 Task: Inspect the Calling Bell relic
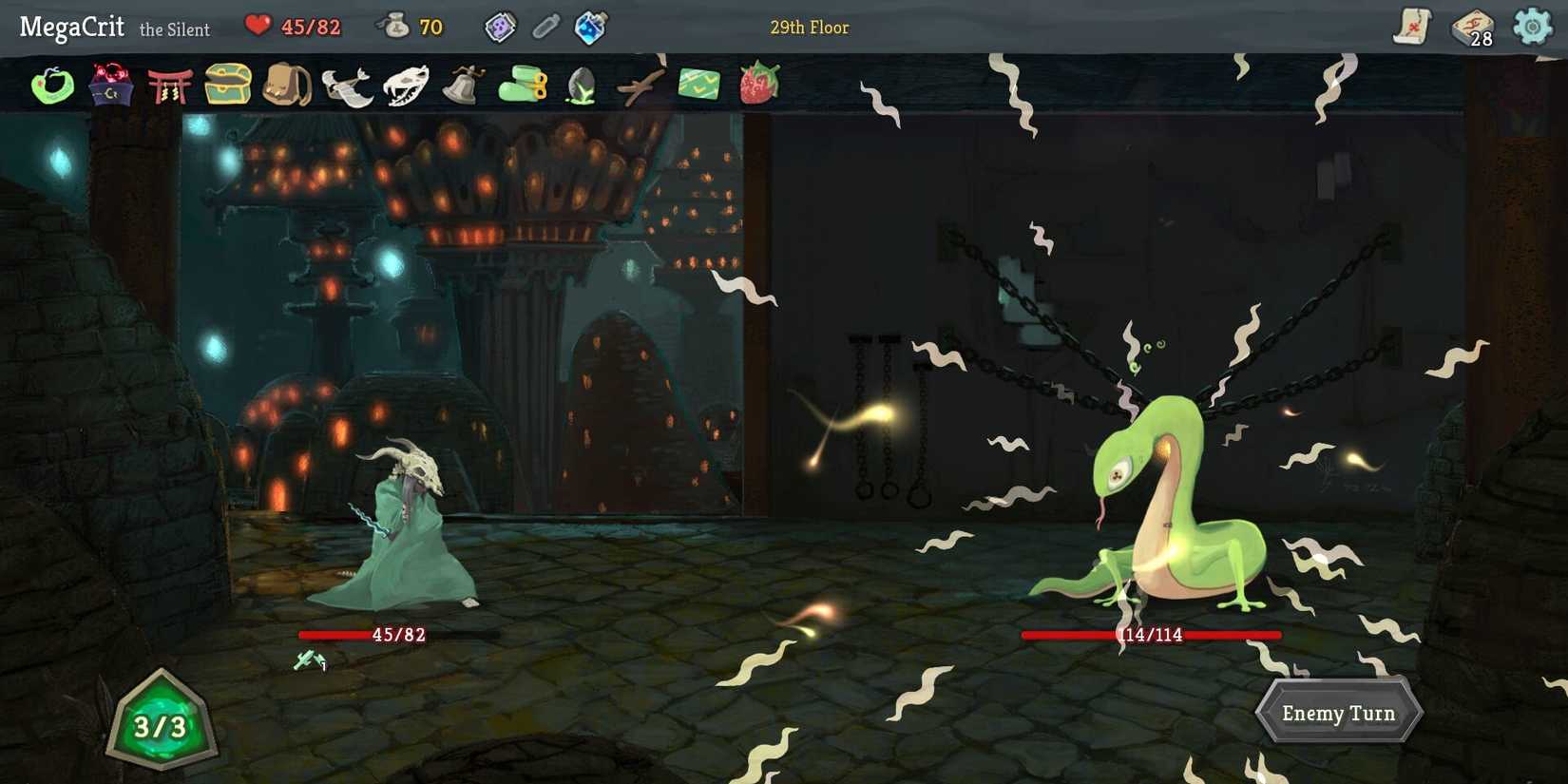[463, 84]
